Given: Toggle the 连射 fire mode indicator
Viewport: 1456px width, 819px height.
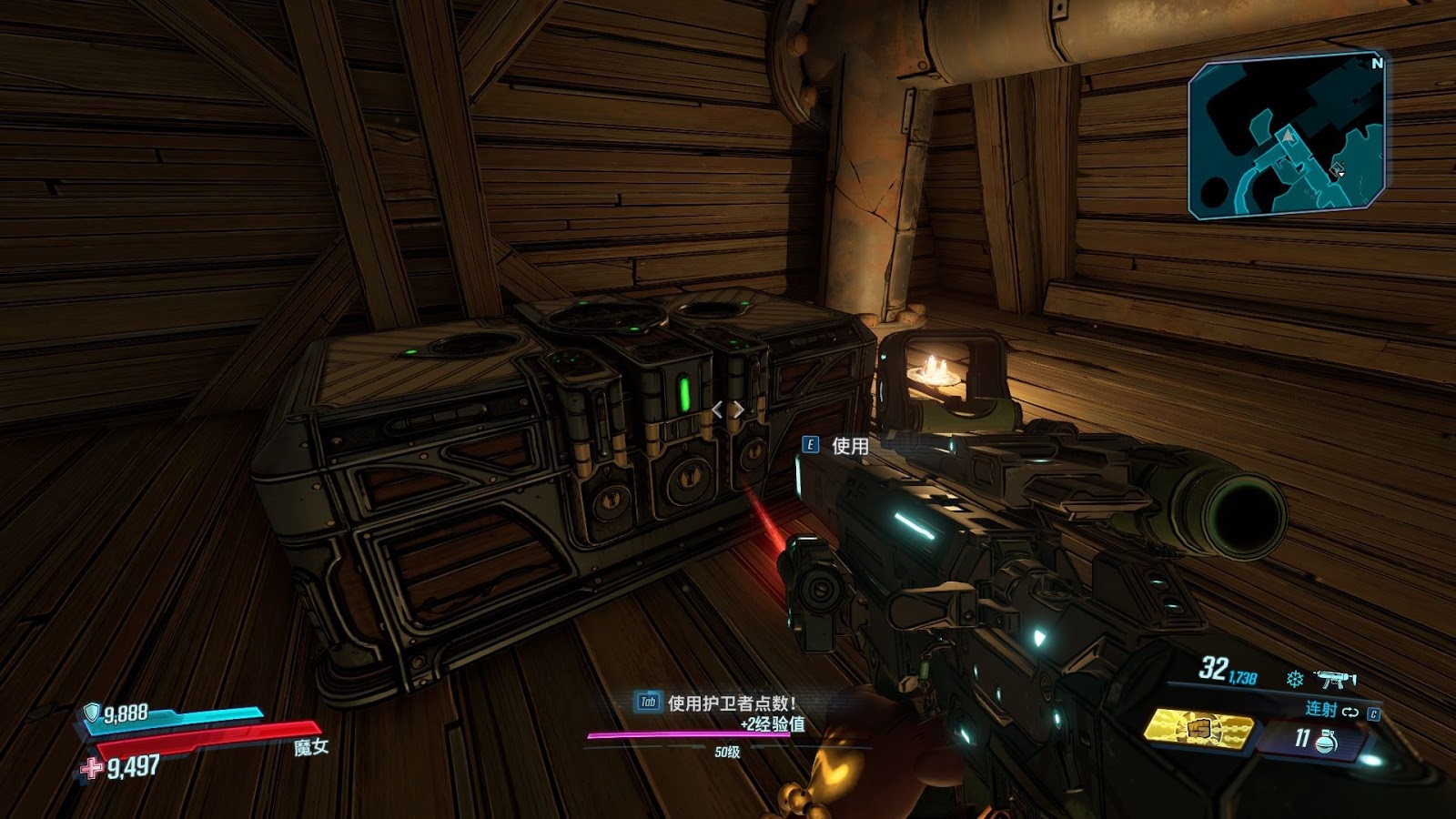Looking at the screenshot, I should point(1321,709).
